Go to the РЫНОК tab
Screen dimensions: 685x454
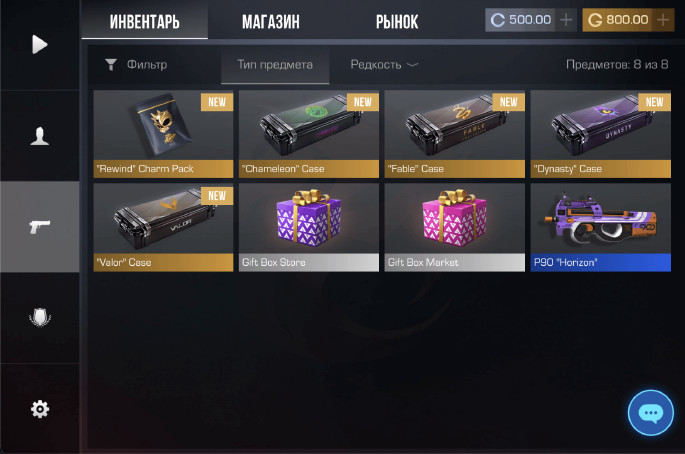coord(397,21)
